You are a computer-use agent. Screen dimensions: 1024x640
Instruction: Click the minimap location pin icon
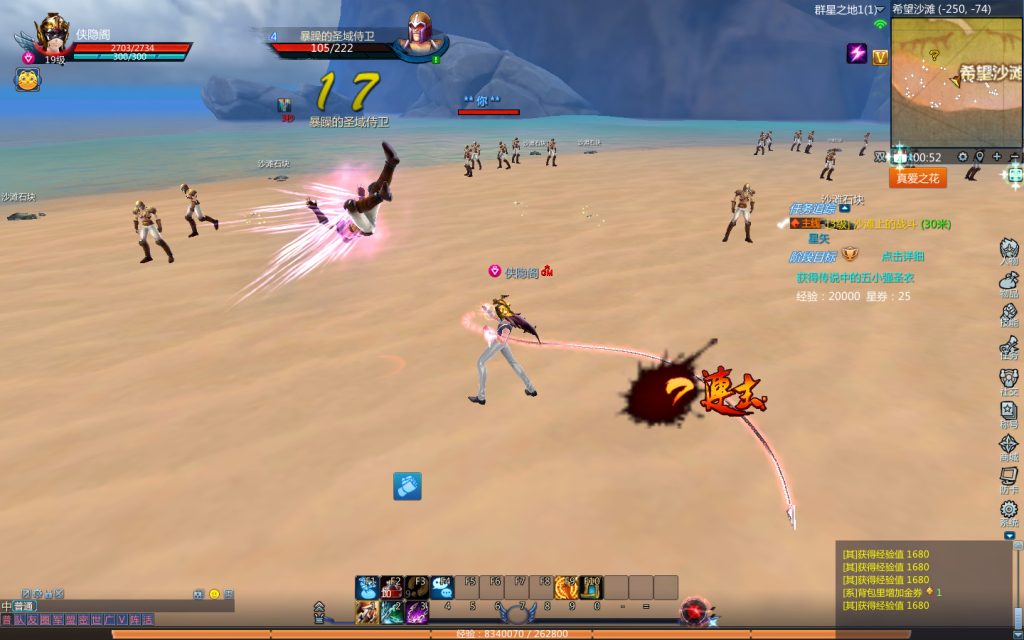[x=980, y=157]
